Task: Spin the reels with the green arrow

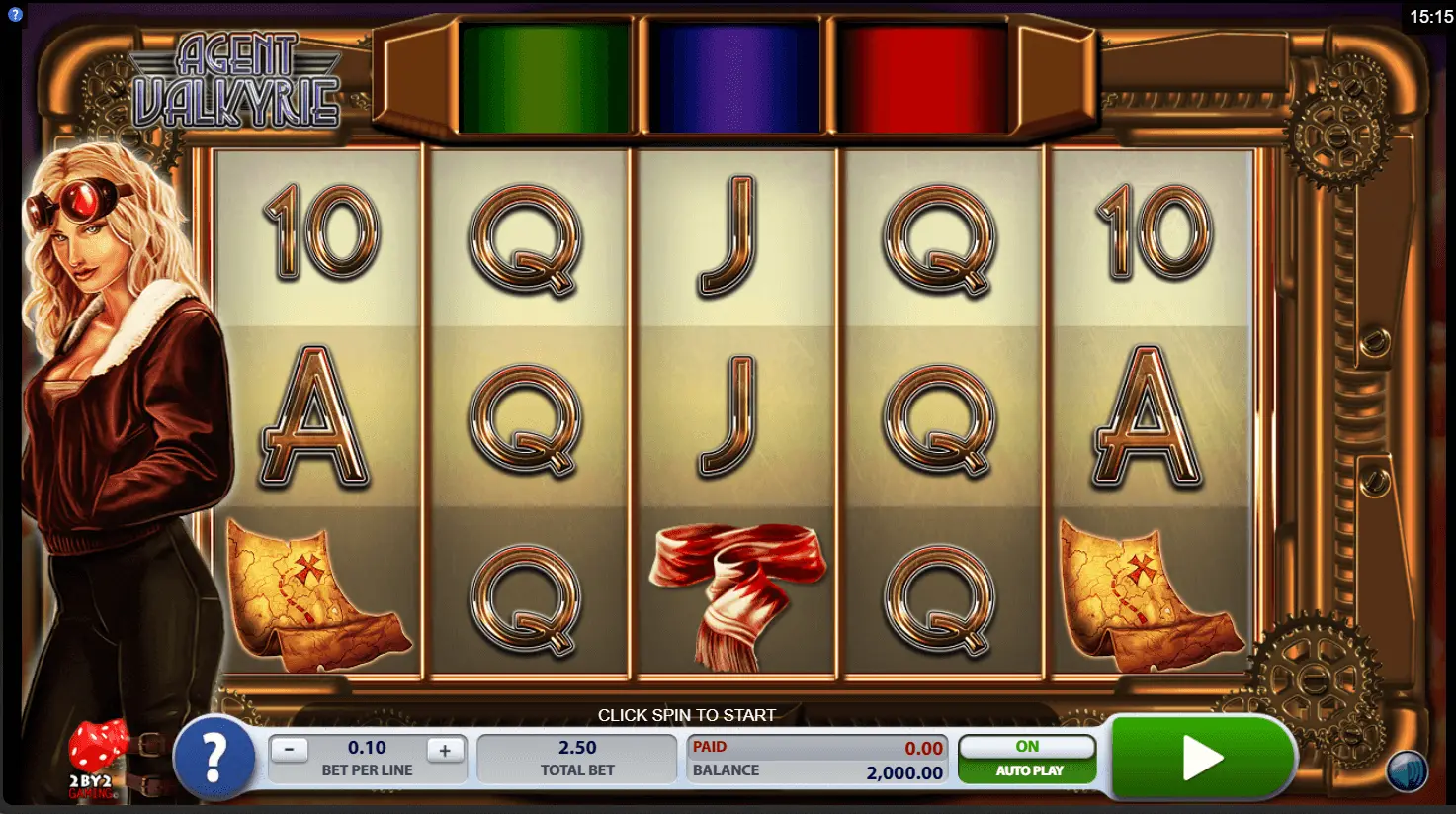Action: [1202, 758]
